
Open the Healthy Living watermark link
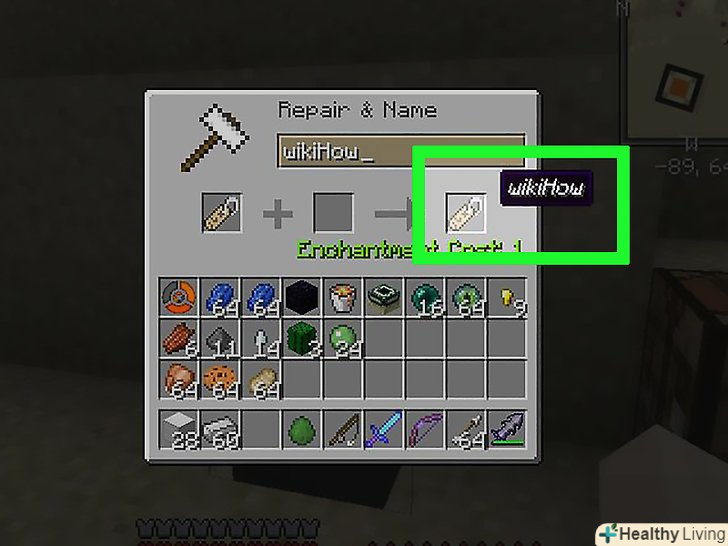[x=662, y=533]
